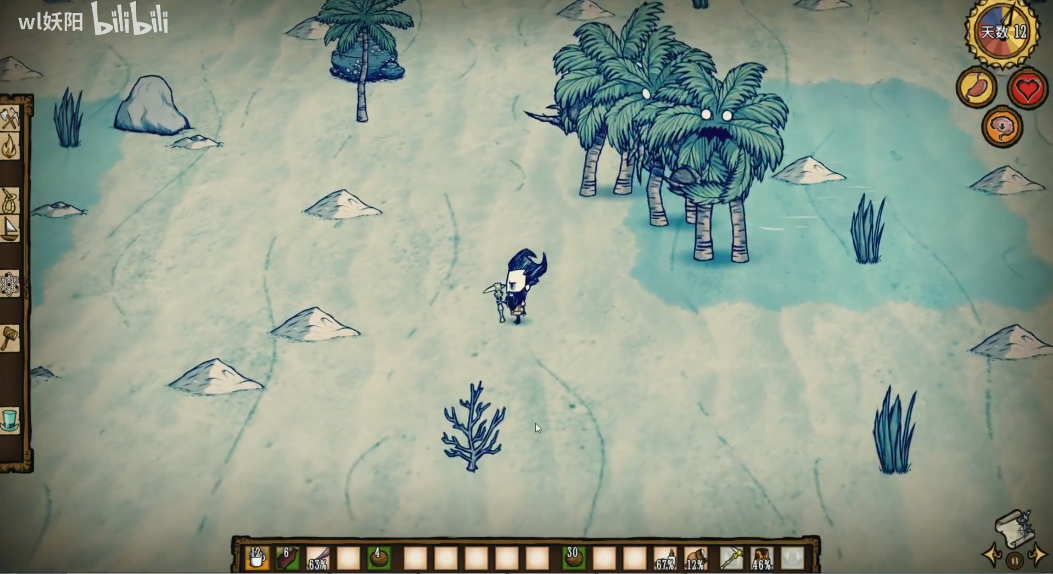
Task: Open the top hat Dress crafting tab
Action: (x=11, y=419)
